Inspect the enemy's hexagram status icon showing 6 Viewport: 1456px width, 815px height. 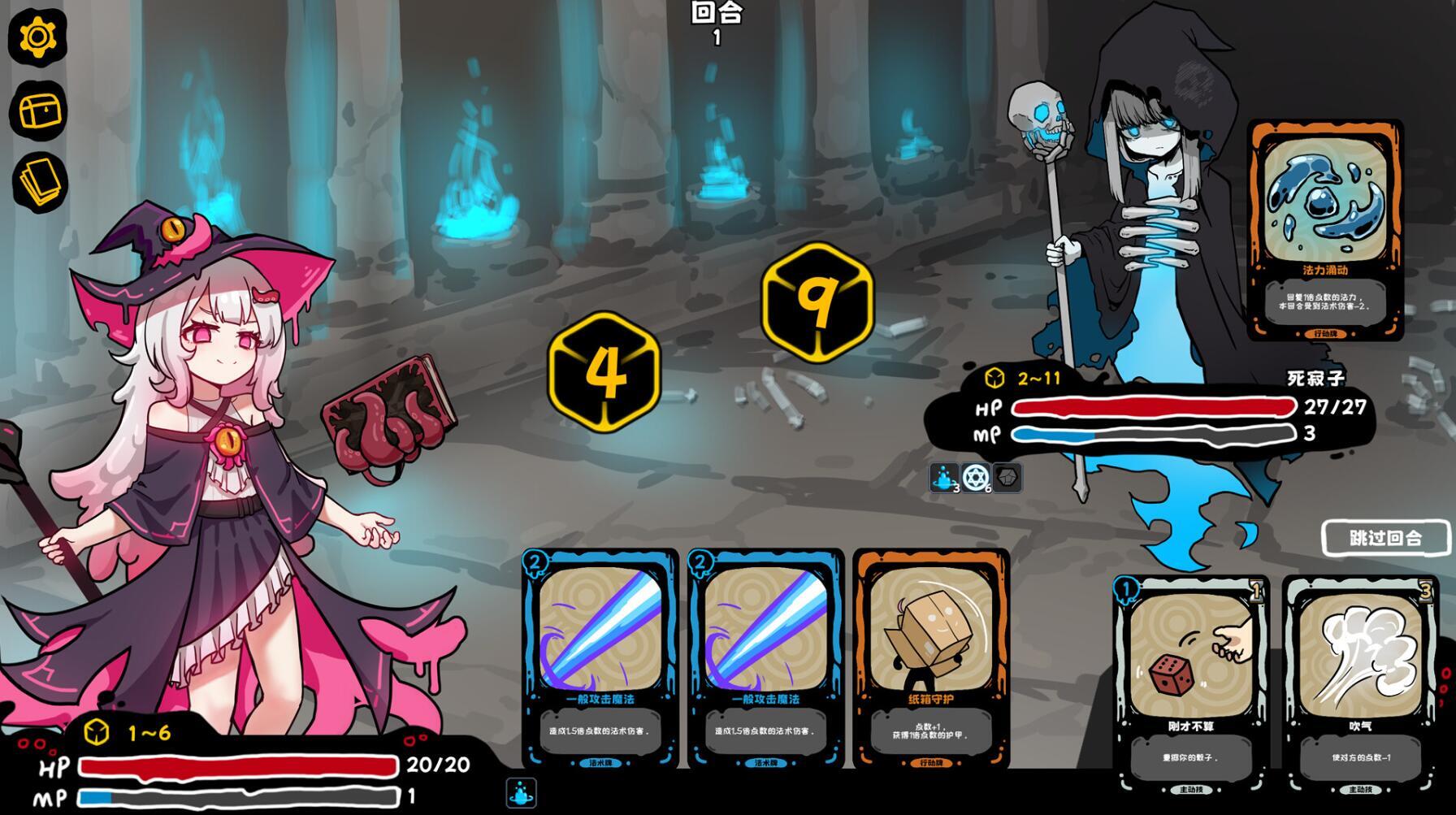click(x=974, y=479)
